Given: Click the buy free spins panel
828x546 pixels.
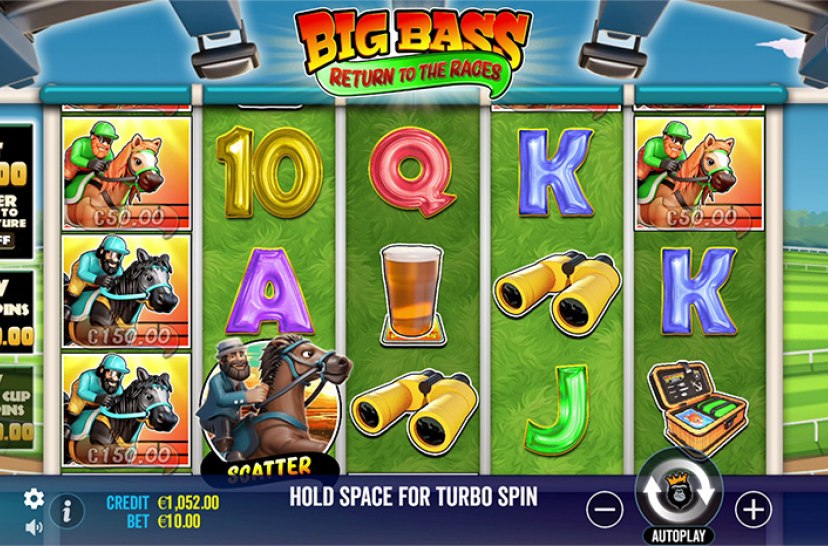Looking at the screenshot, I should coord(16,310).
